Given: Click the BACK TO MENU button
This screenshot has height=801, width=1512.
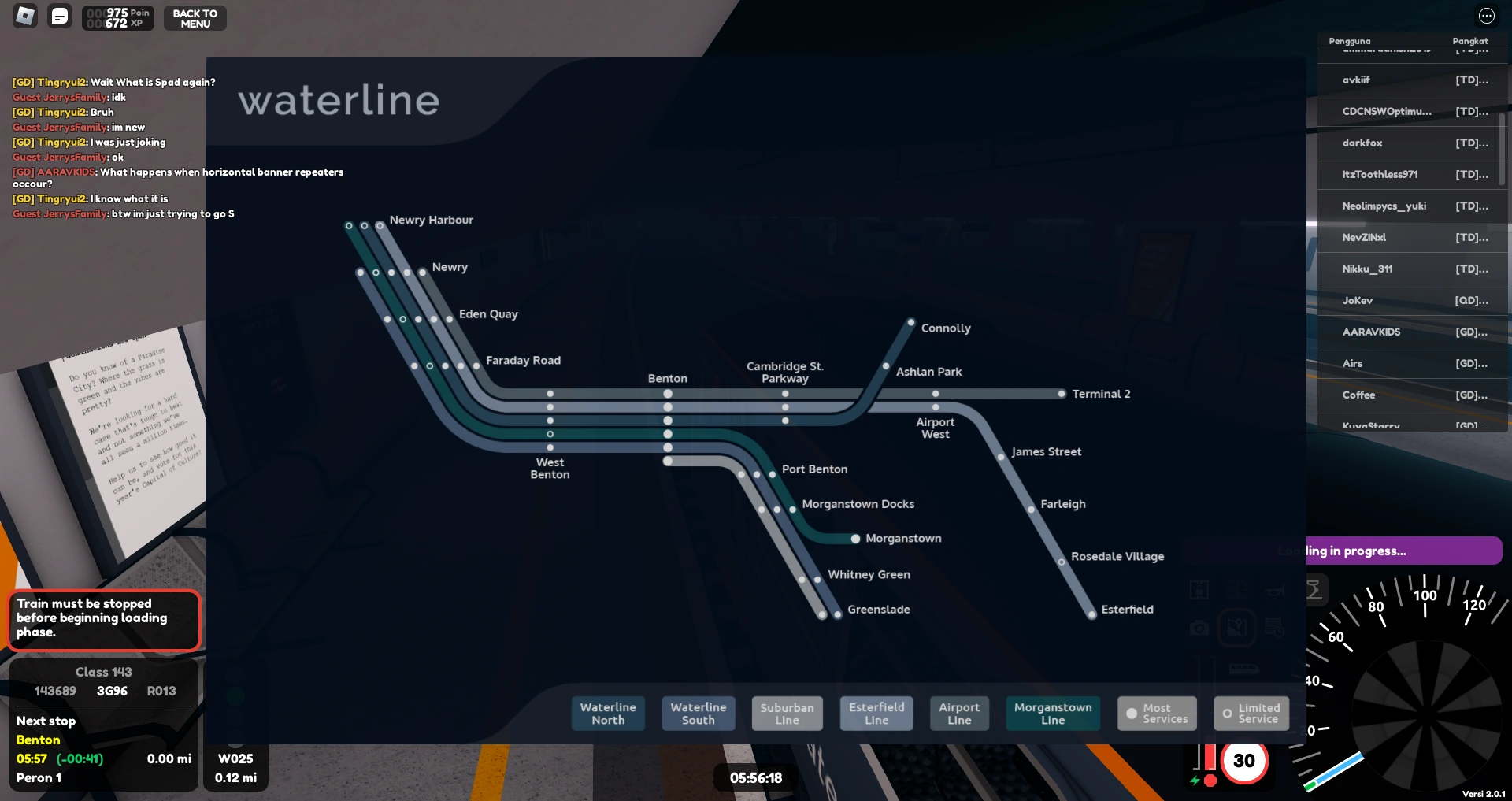Looking at the screenshot, I should tap(195, 17).
